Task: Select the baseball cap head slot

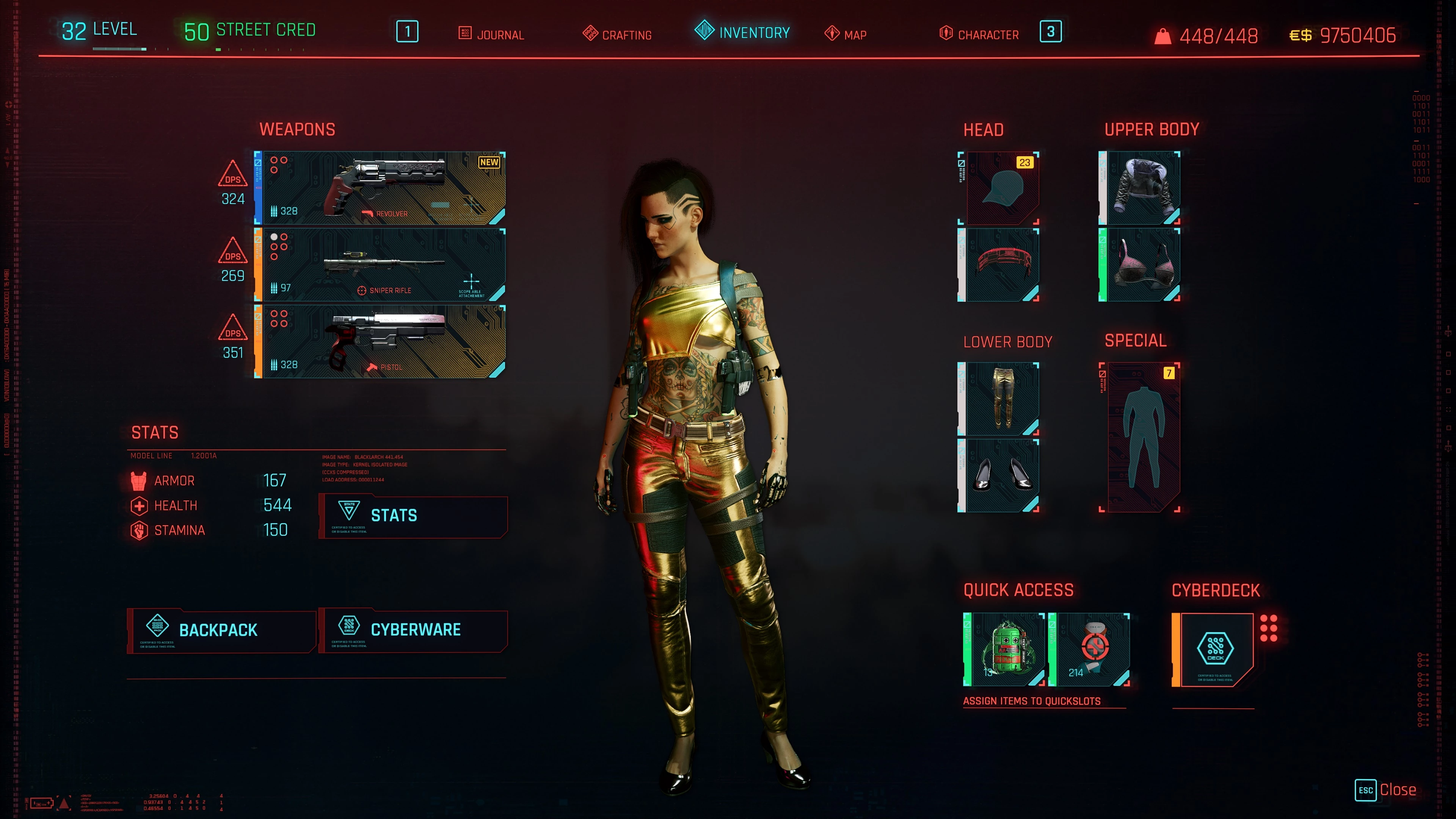Action: click(999, 188)
